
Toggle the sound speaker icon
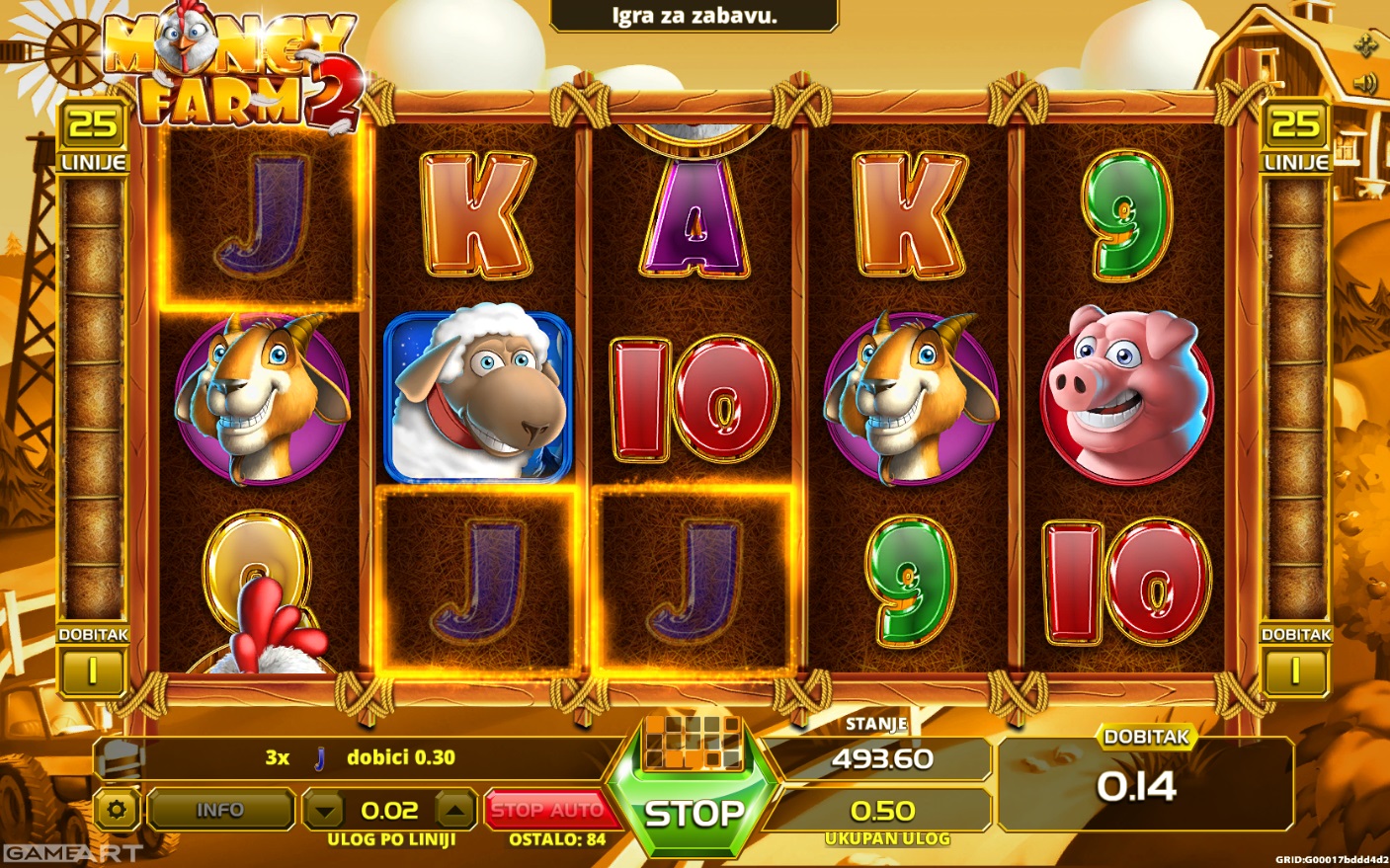pyautogui.click(x=1366, y=84)
